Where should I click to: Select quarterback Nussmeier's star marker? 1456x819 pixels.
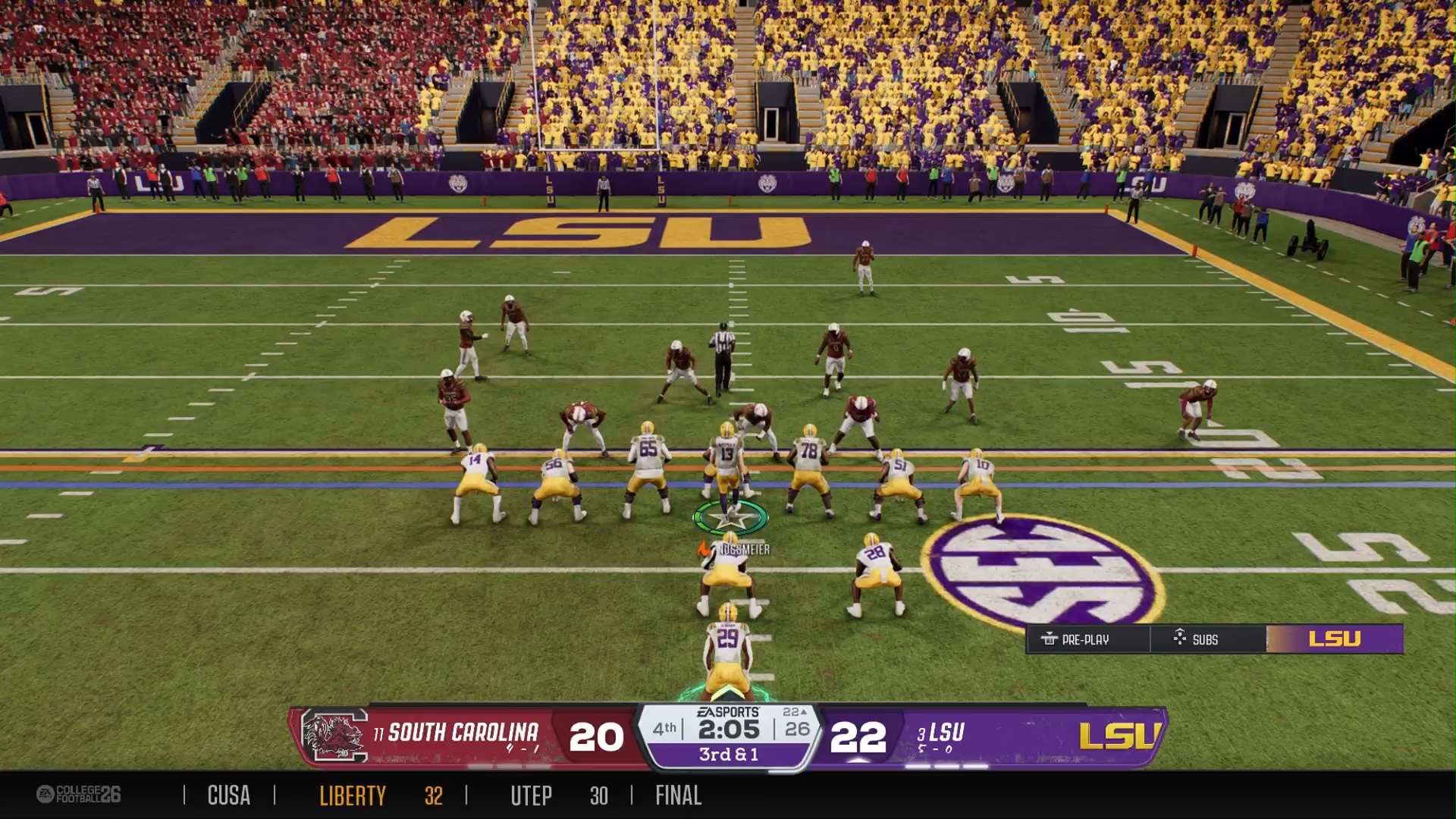(730, 519)
